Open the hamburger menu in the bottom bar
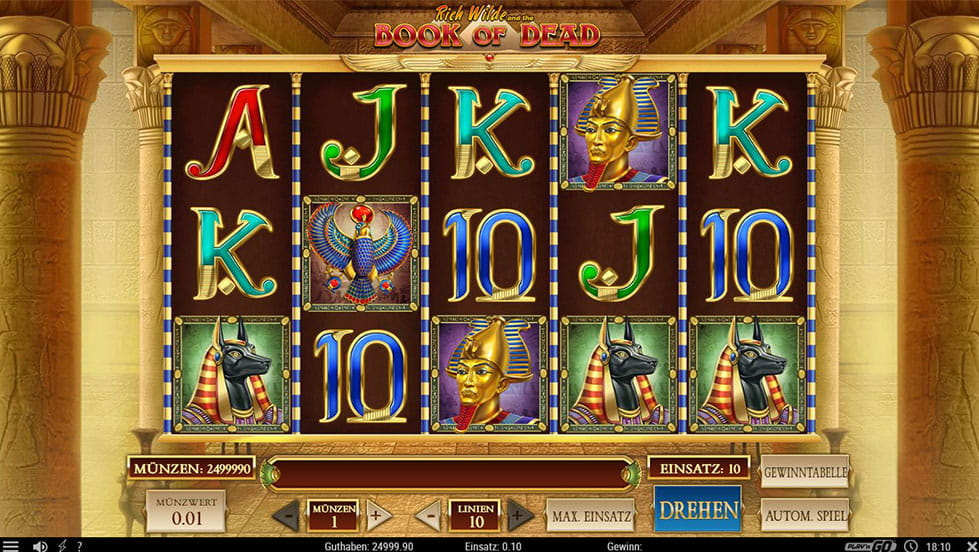 (x=12, y=546)
